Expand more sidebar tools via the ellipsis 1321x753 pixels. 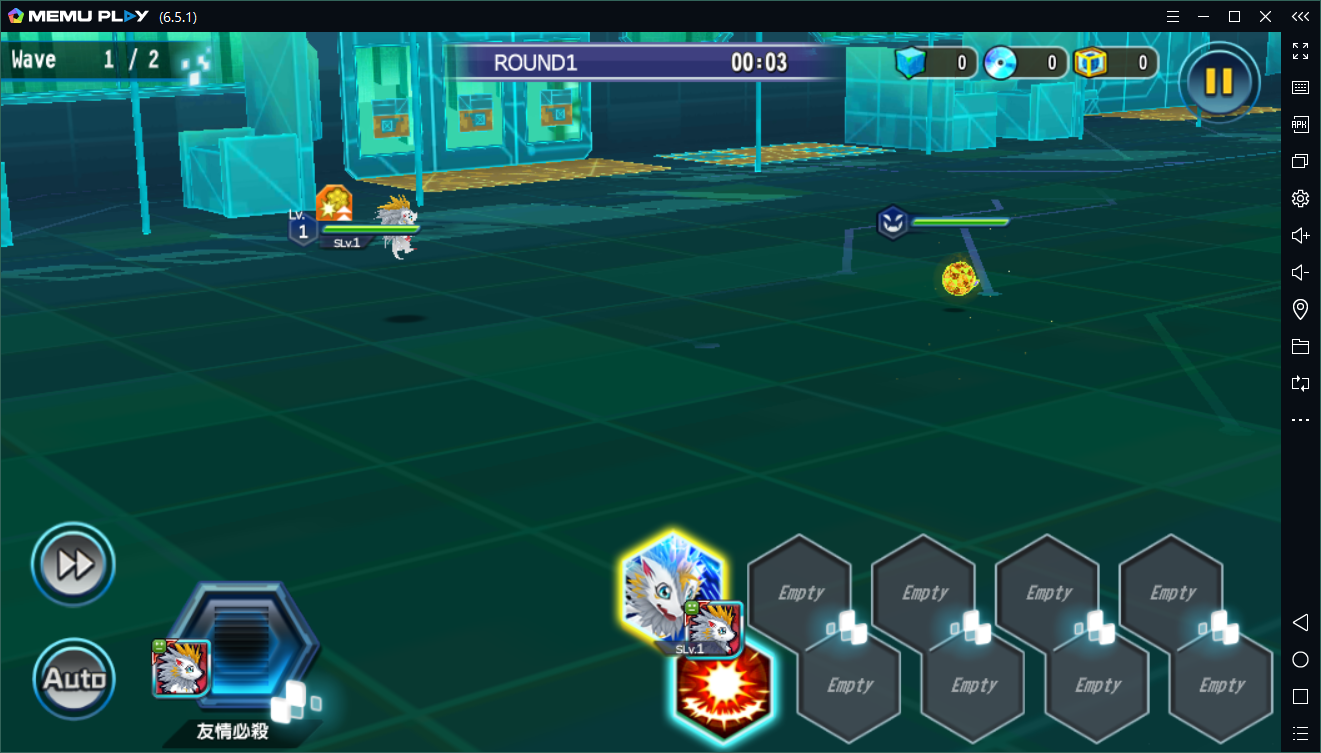tap(1300, 419)
